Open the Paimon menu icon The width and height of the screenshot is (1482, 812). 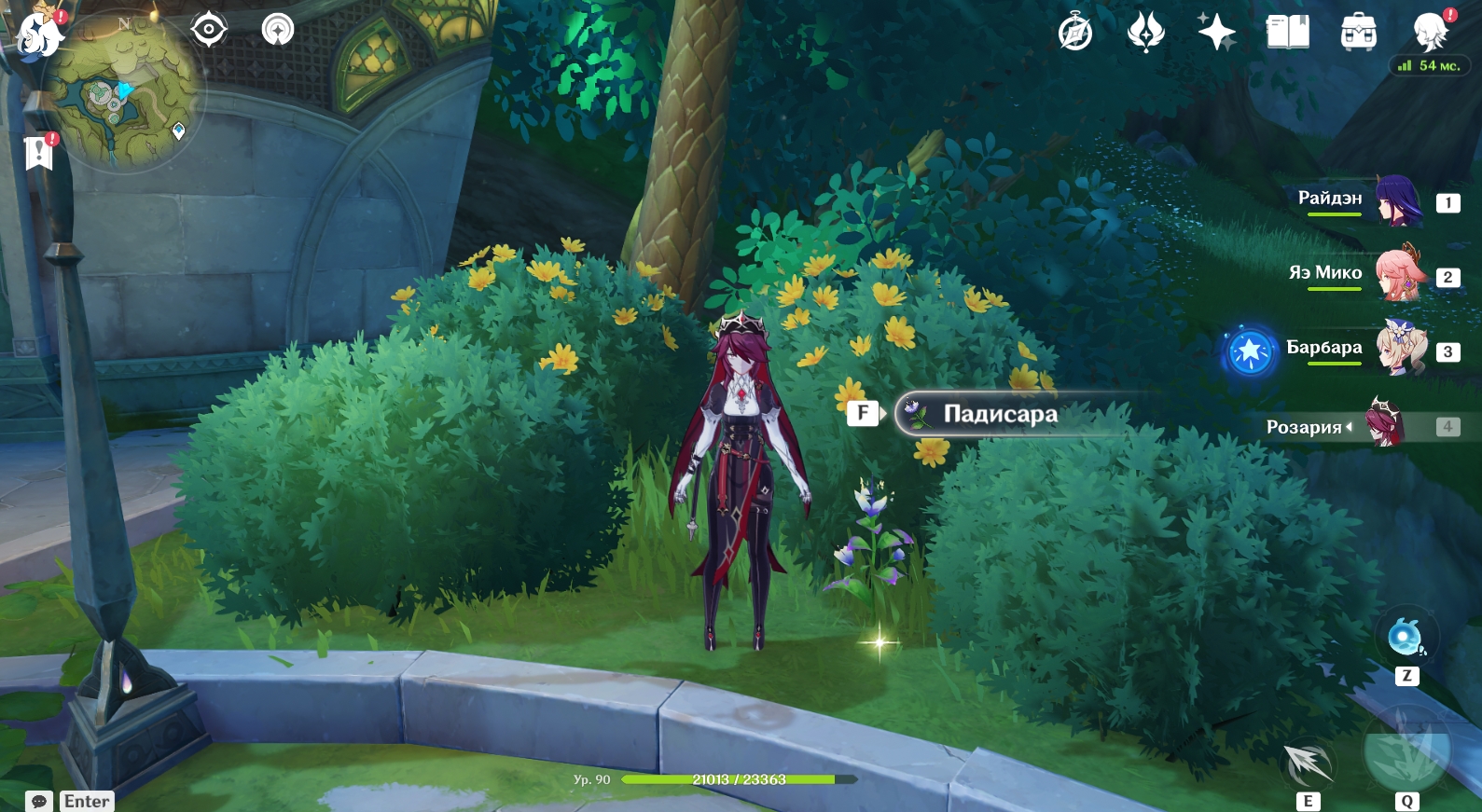point(39,35)
